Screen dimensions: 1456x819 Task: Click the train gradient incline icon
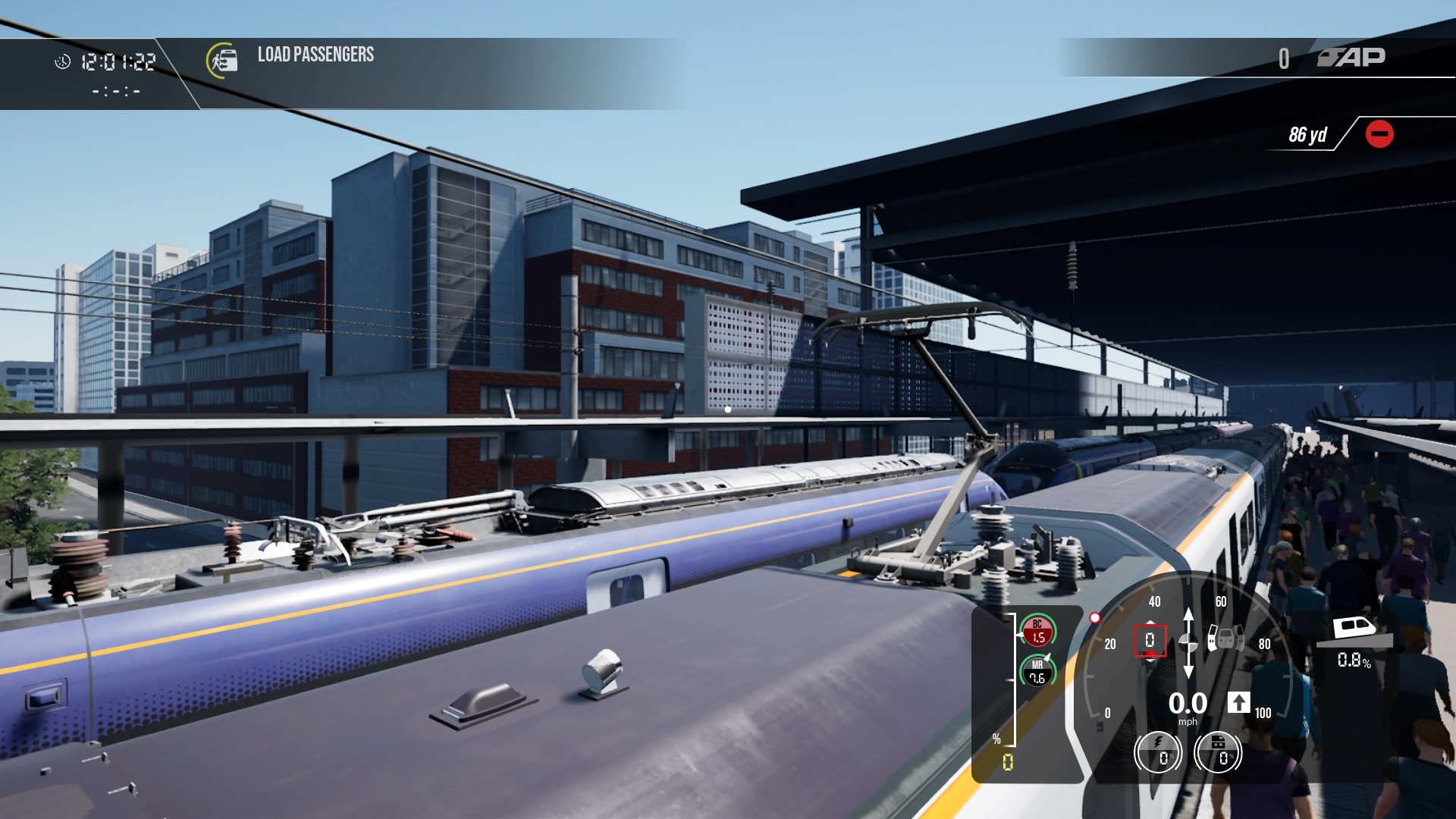click(1354, 631)
